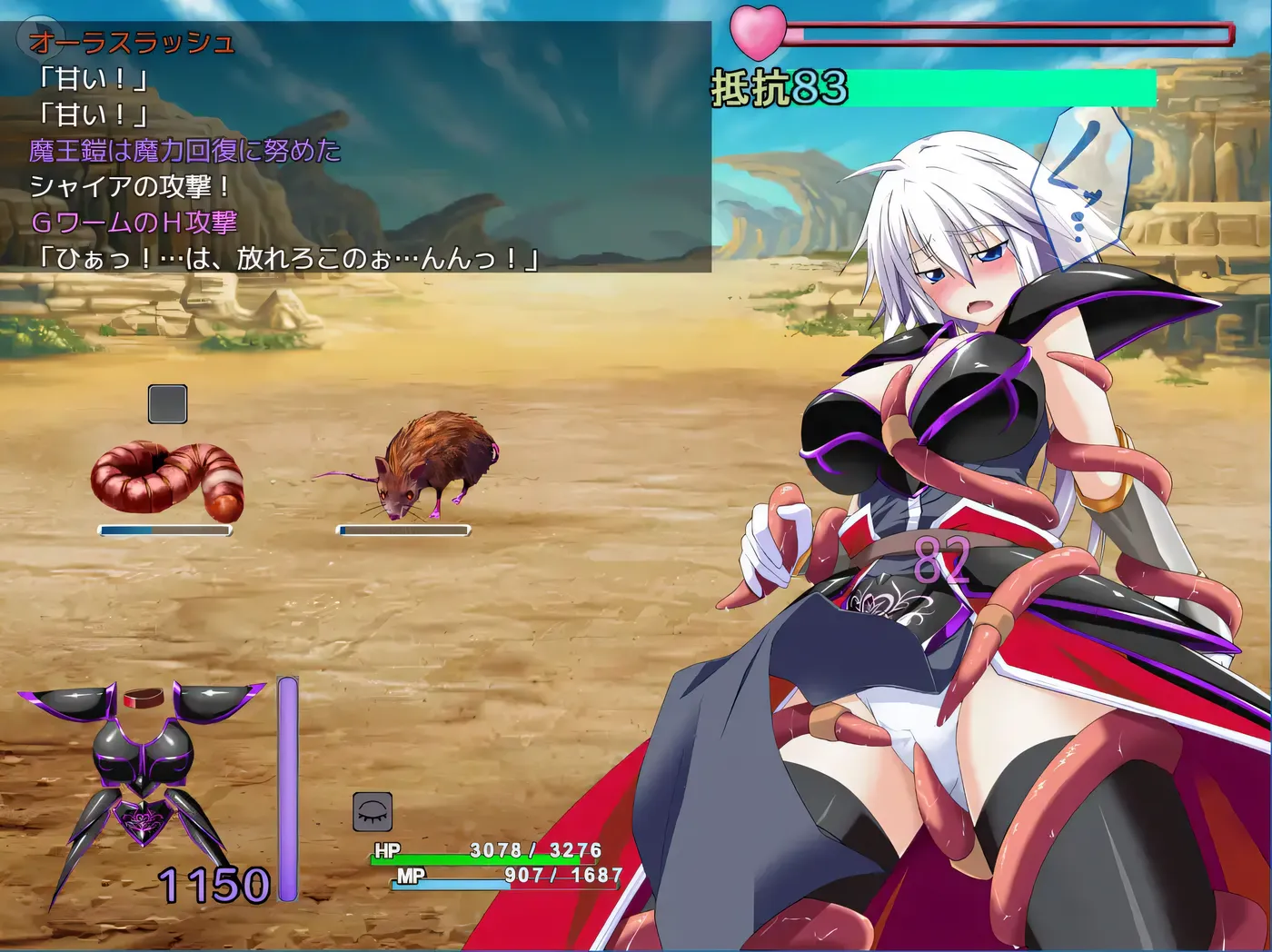
Task: Click the purple vertical gauge beside the armor portrait
Action: [x=289, y=781]
